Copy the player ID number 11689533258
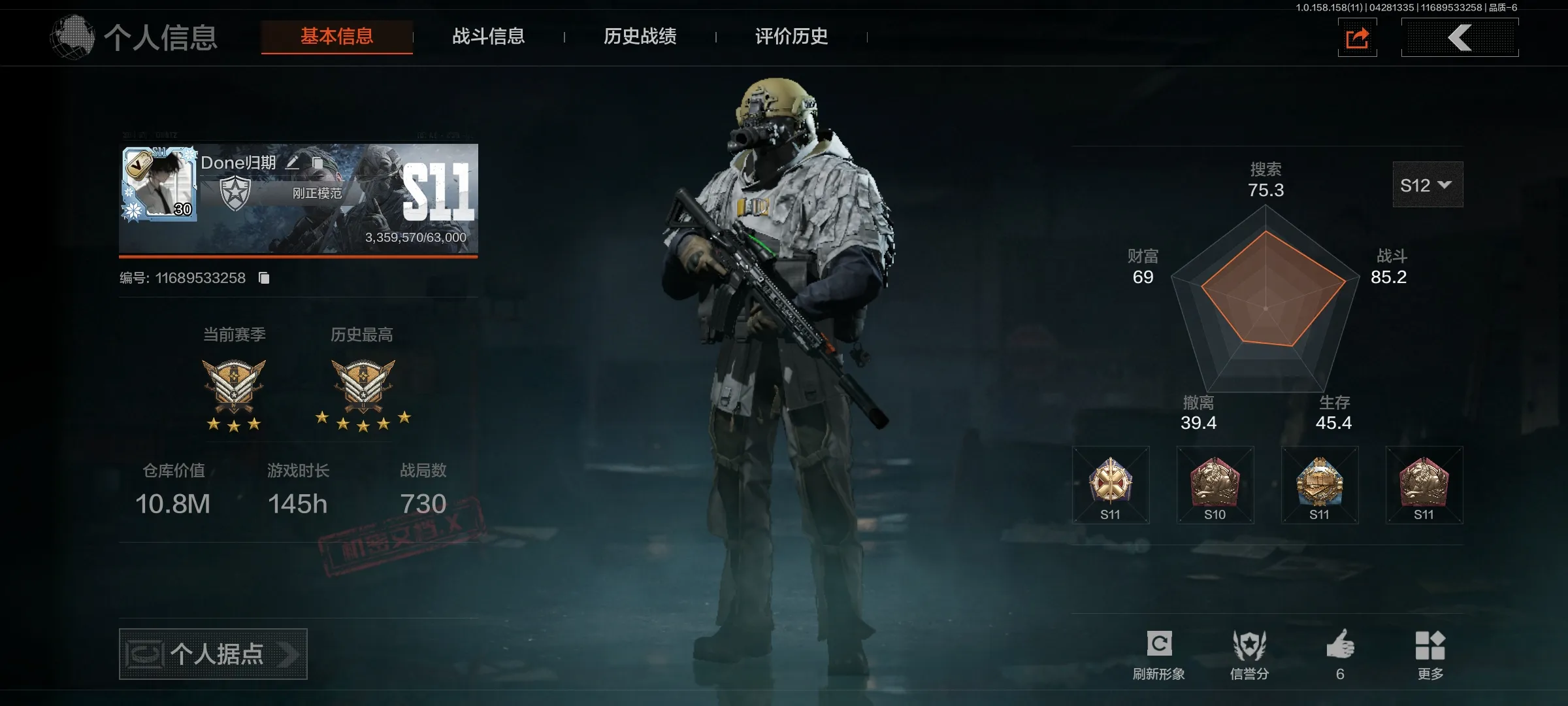Viewport: 1568px width, 706px height. (264, 278)
